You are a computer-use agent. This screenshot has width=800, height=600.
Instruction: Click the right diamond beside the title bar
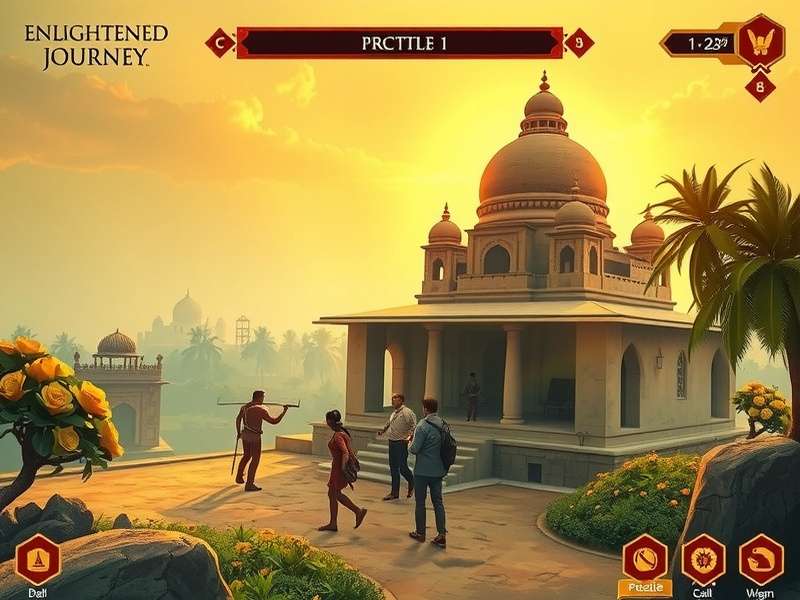[x=579, y=42]
